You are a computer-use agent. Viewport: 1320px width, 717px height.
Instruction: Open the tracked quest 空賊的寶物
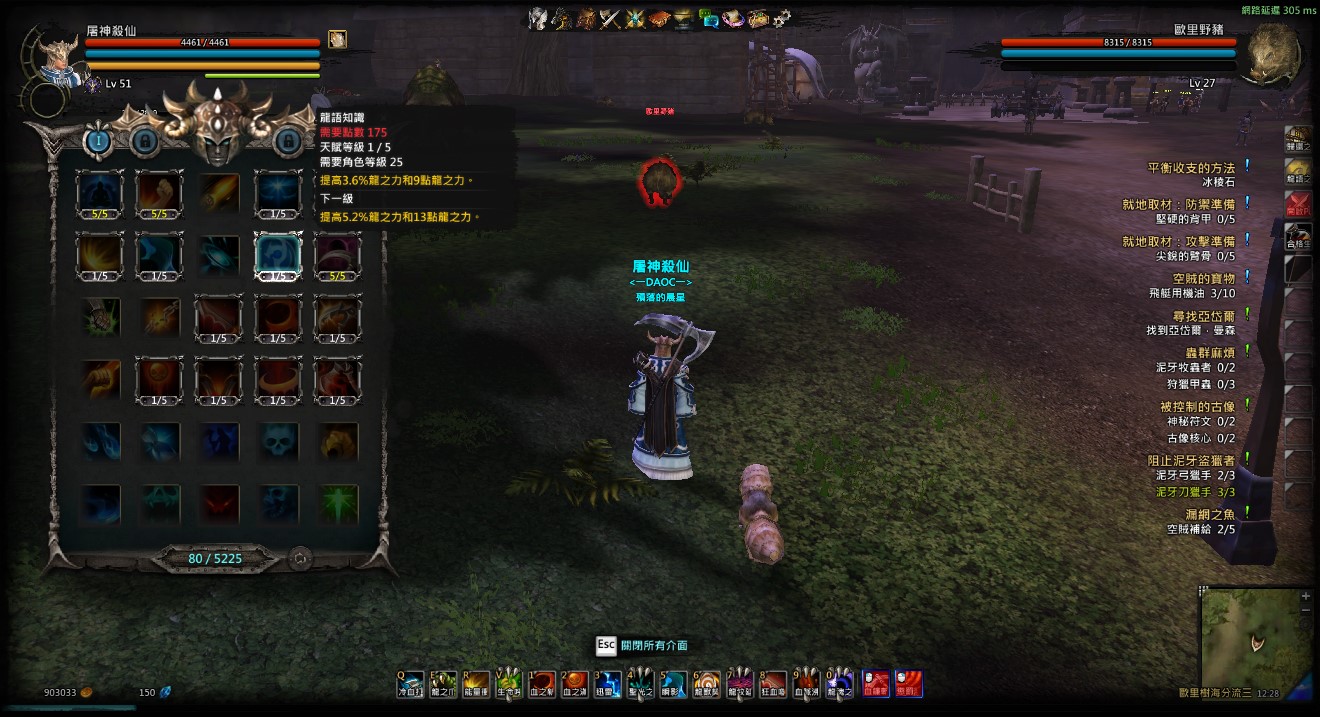(x=1204, y=278)
